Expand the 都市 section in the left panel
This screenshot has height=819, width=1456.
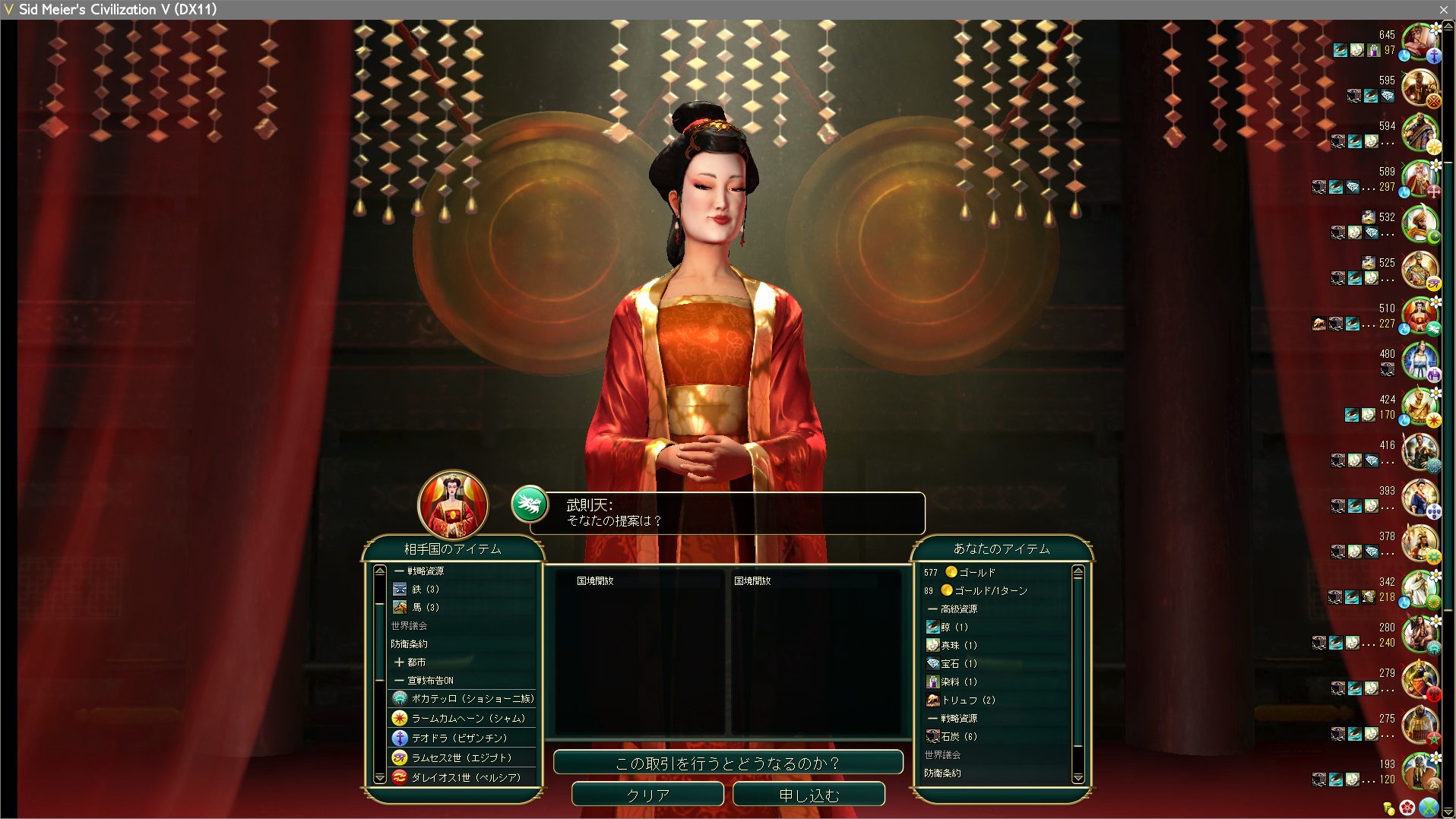410,662
